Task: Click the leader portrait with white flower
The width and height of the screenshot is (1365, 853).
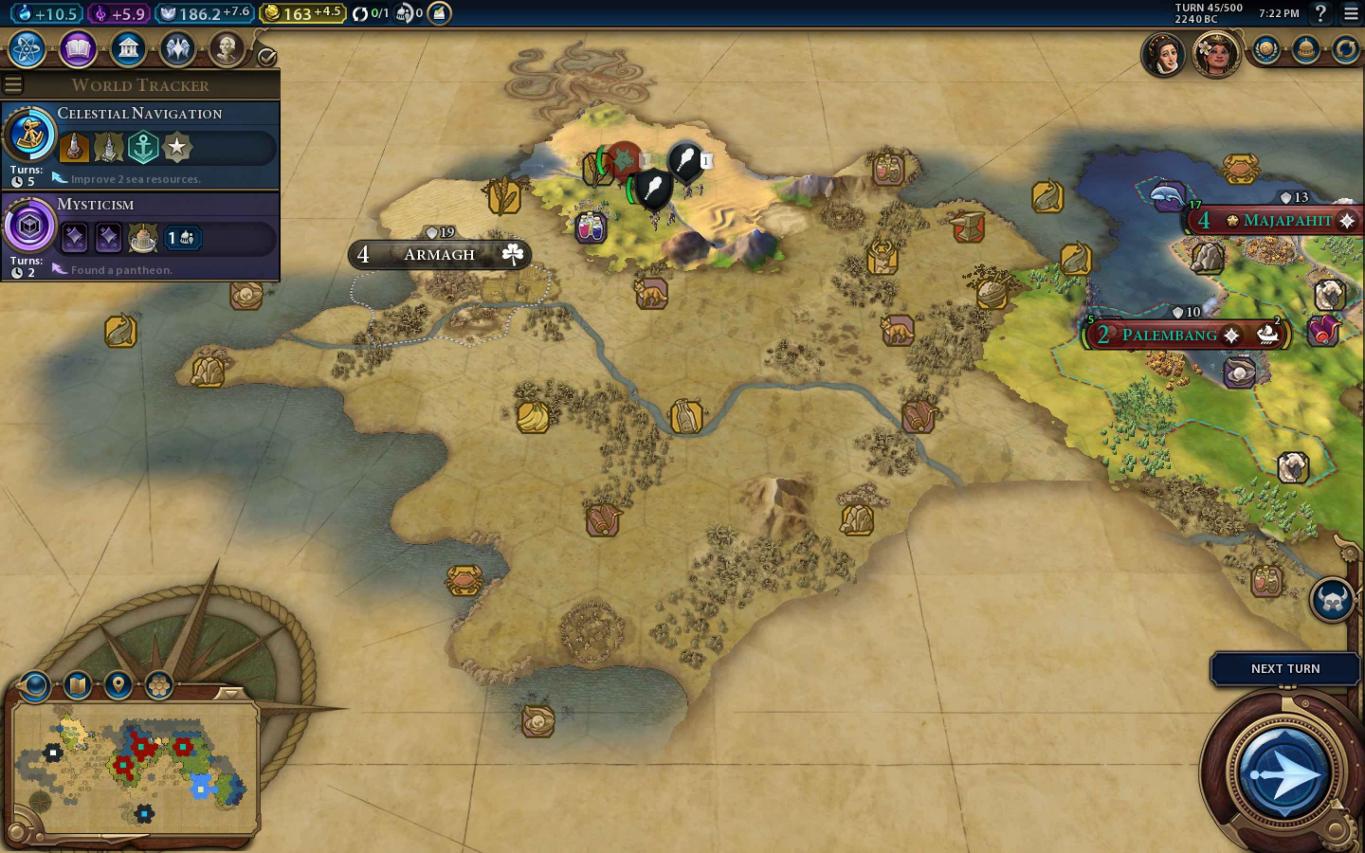Action: pyautogui.click(x=1216, y=53)
